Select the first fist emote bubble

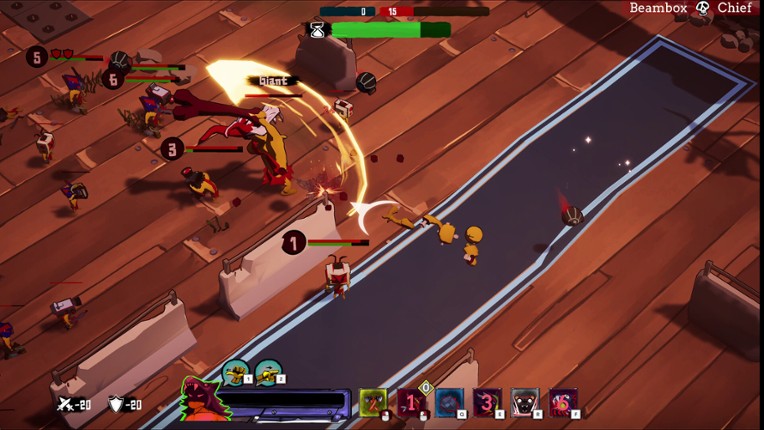[x=236, y=373]
